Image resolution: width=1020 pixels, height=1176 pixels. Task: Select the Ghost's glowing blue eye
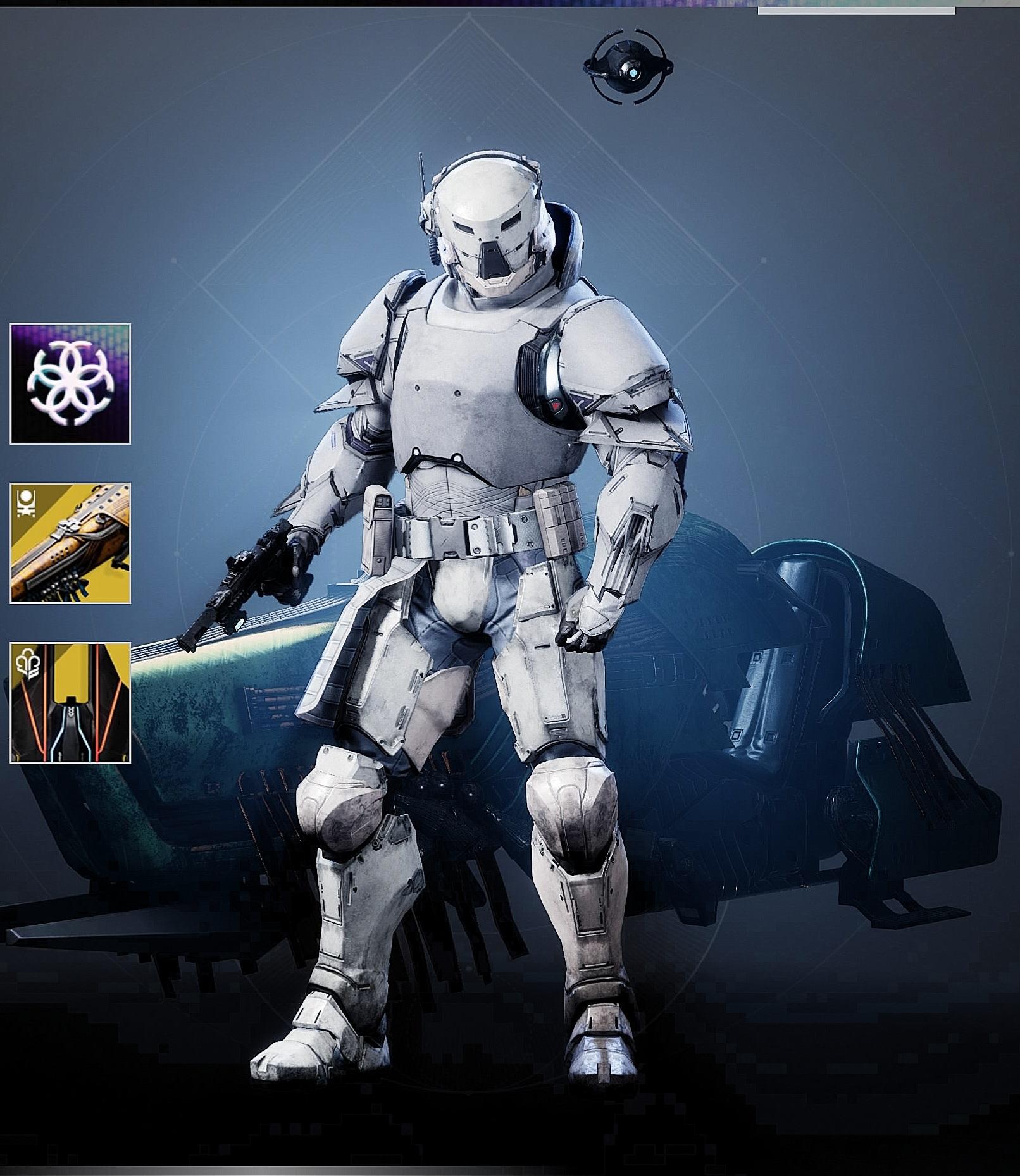[x=633, y=72]
